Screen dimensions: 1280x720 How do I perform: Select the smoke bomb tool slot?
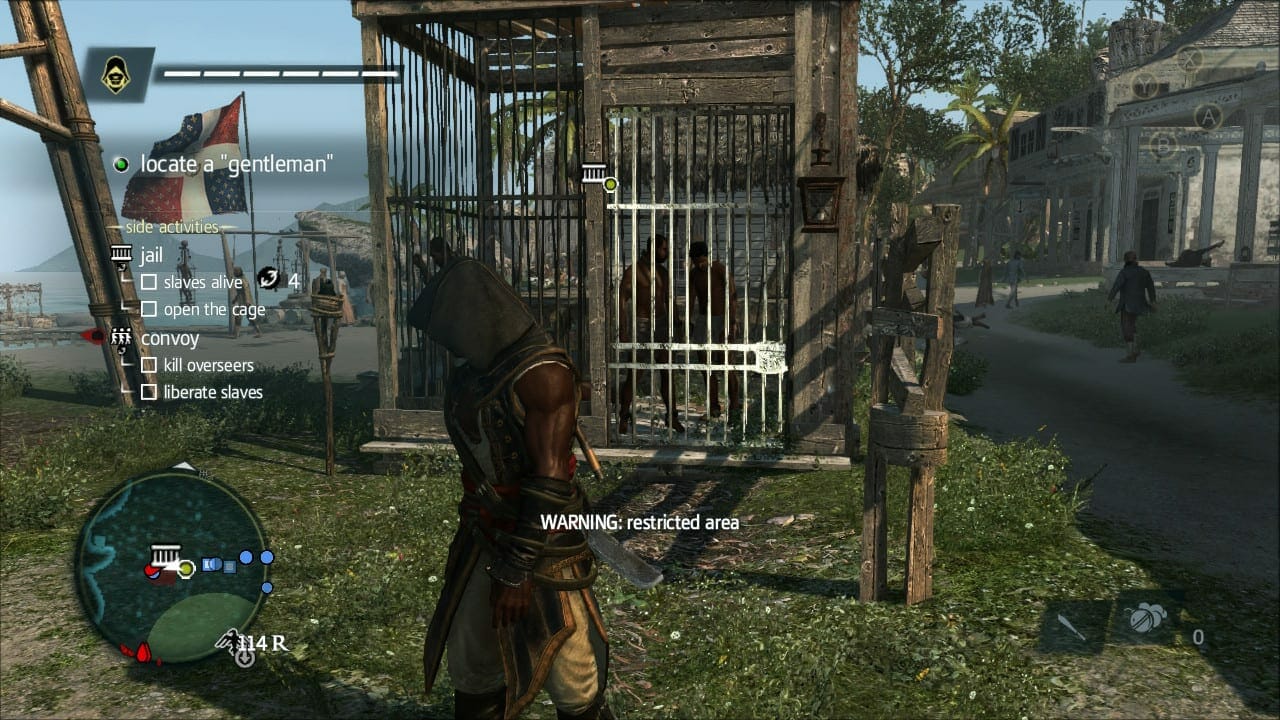point(1146,619)
